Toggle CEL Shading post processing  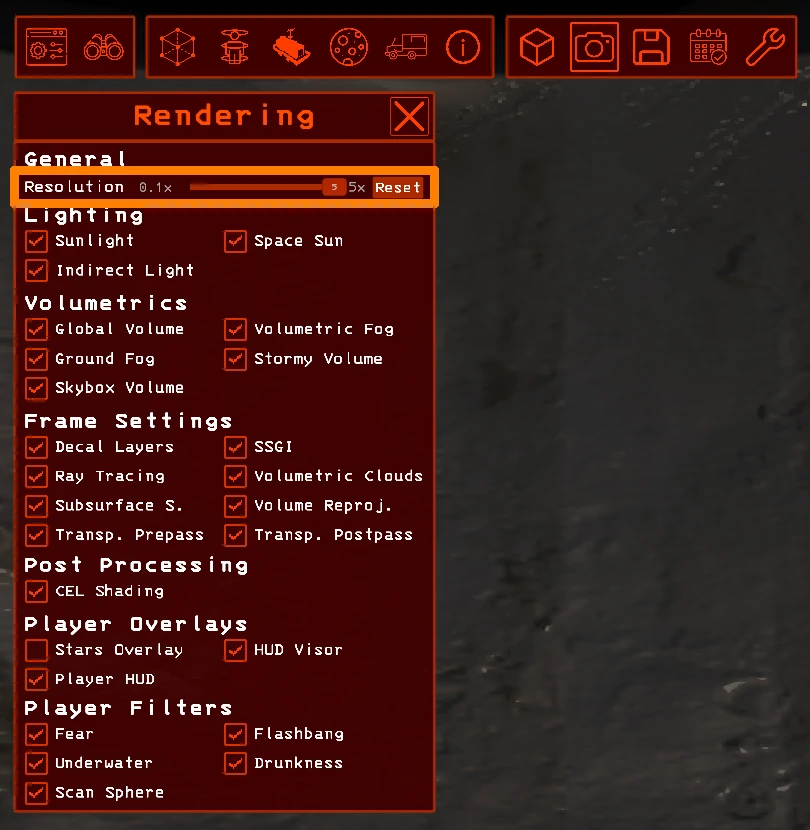point(37,591)
